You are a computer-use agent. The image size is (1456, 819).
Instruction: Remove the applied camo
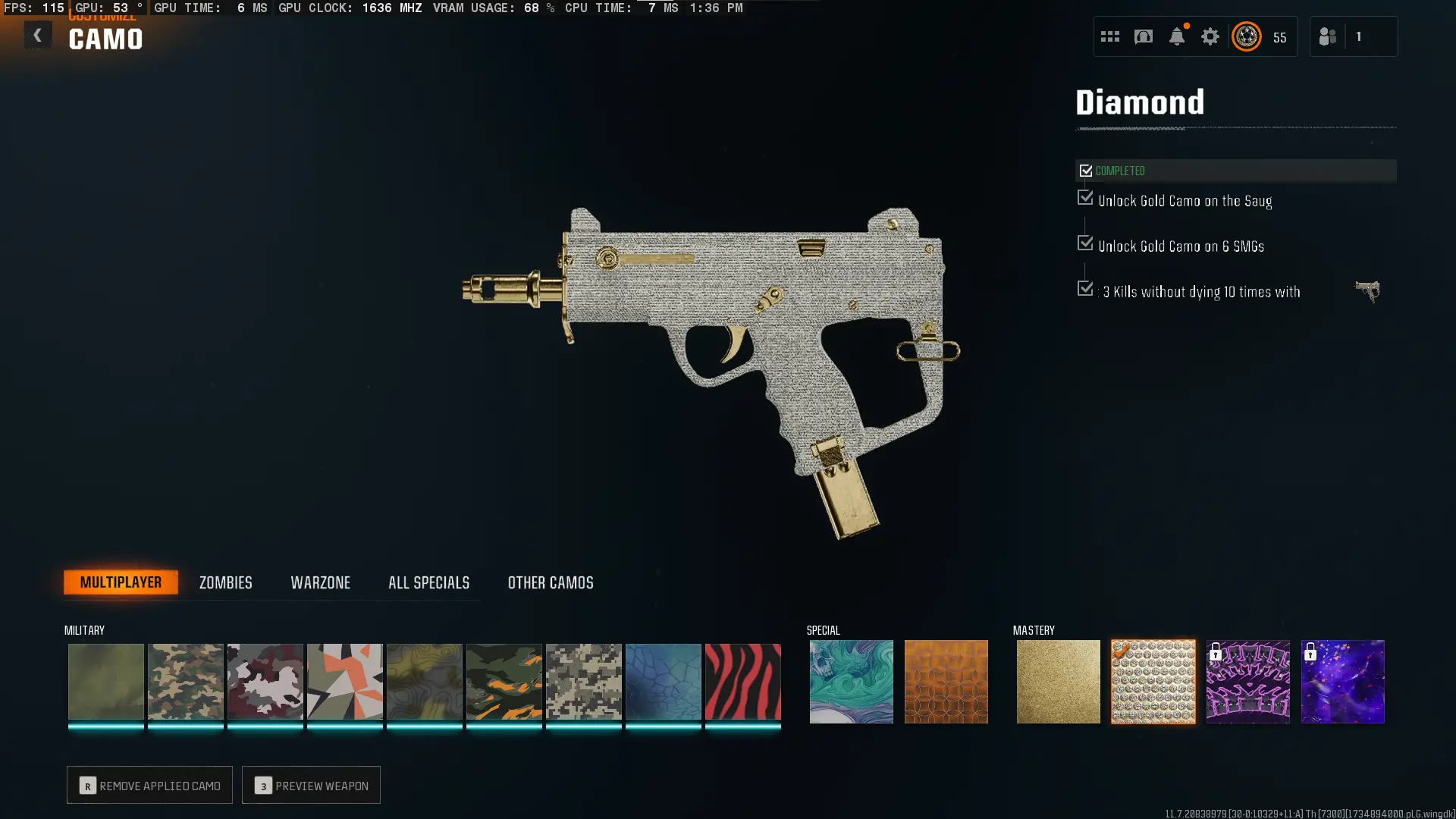149,786
